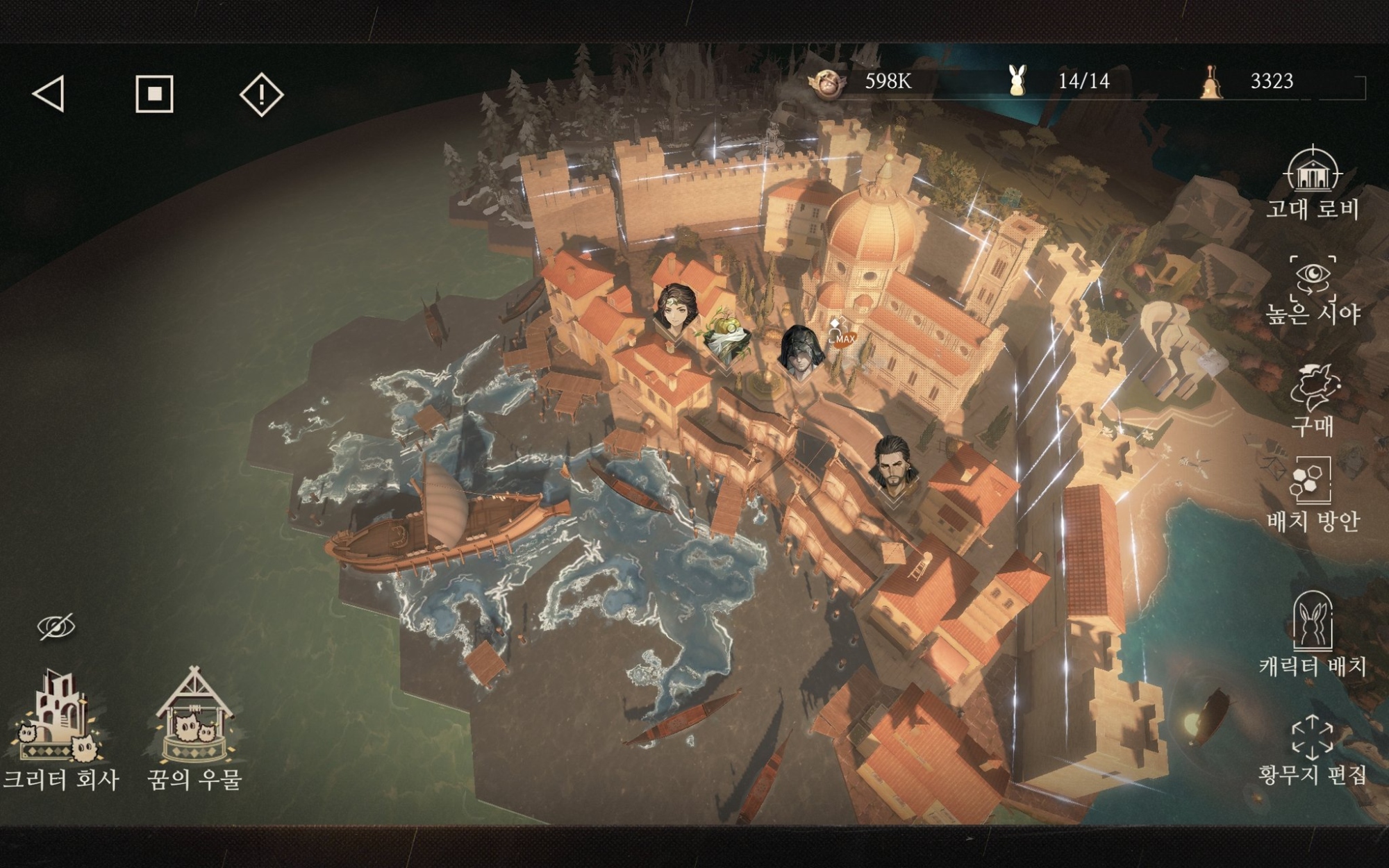The height and width of the screenshot is (868, 1389).
Task: Open 배치 방안 layout plans
Action: (x=1312, y=493)
